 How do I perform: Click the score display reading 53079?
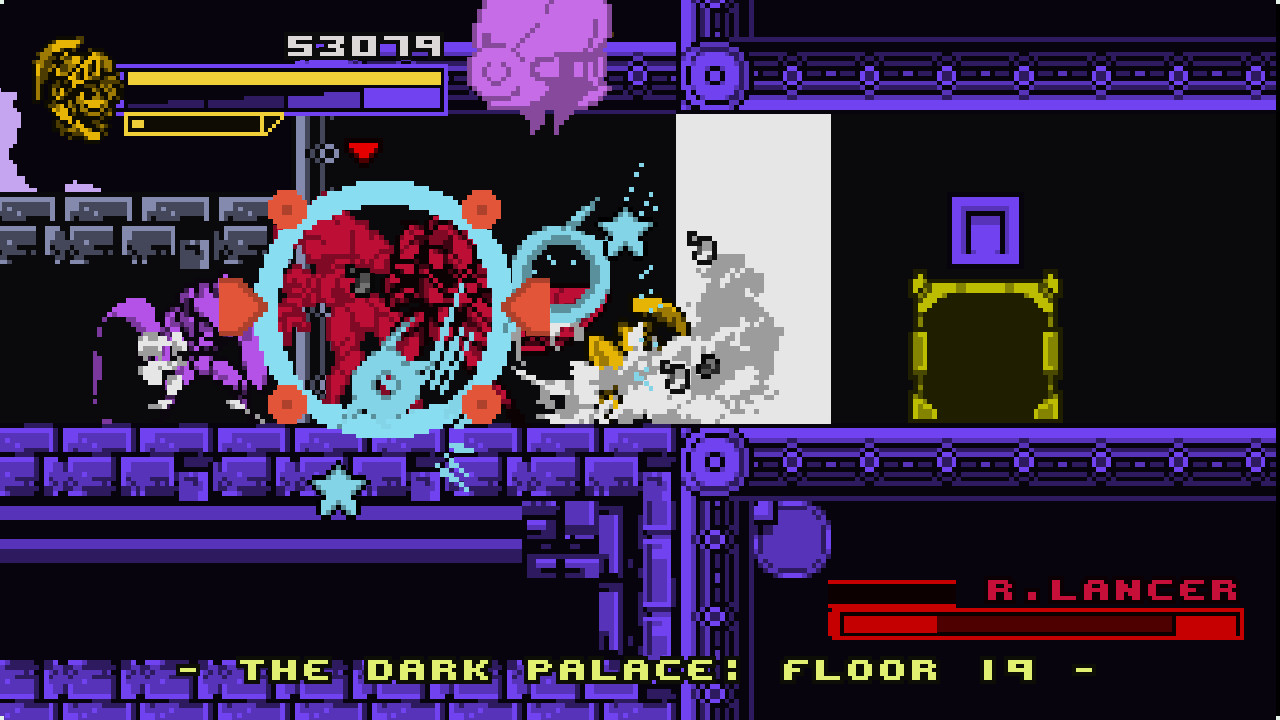[x=365, y=45]
